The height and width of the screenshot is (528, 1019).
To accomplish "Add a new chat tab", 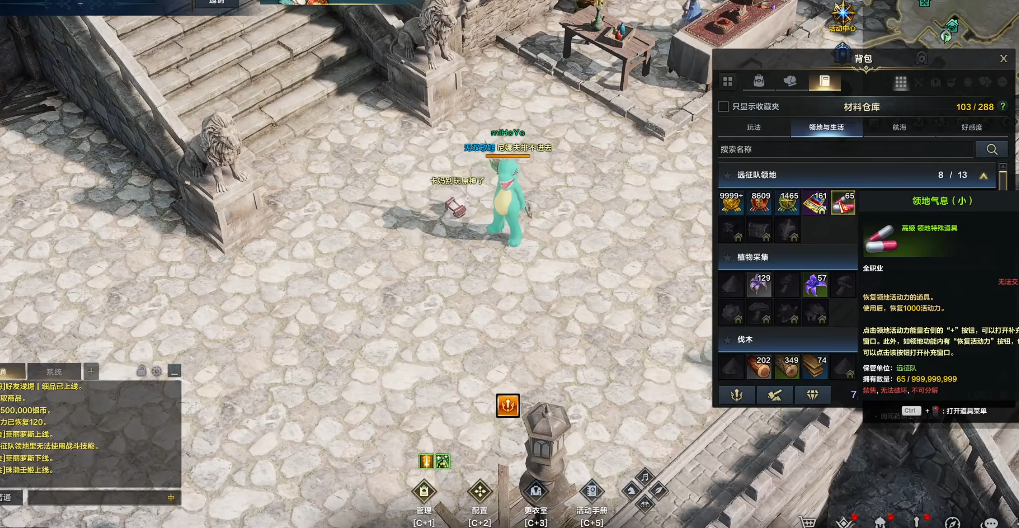I will click(x=91, y=371).
